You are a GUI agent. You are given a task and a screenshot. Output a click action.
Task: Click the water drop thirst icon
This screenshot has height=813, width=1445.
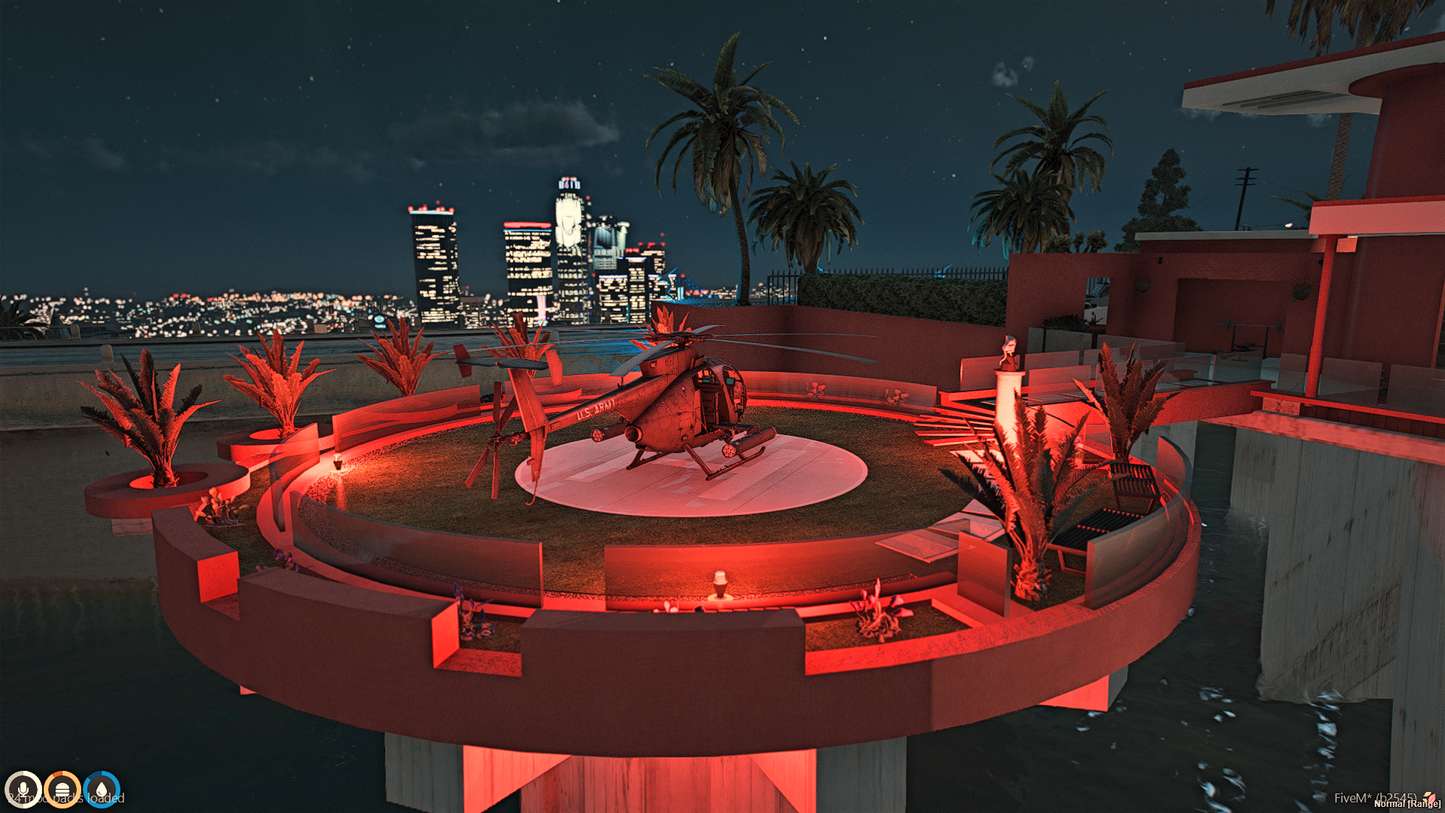coord(102,789)
